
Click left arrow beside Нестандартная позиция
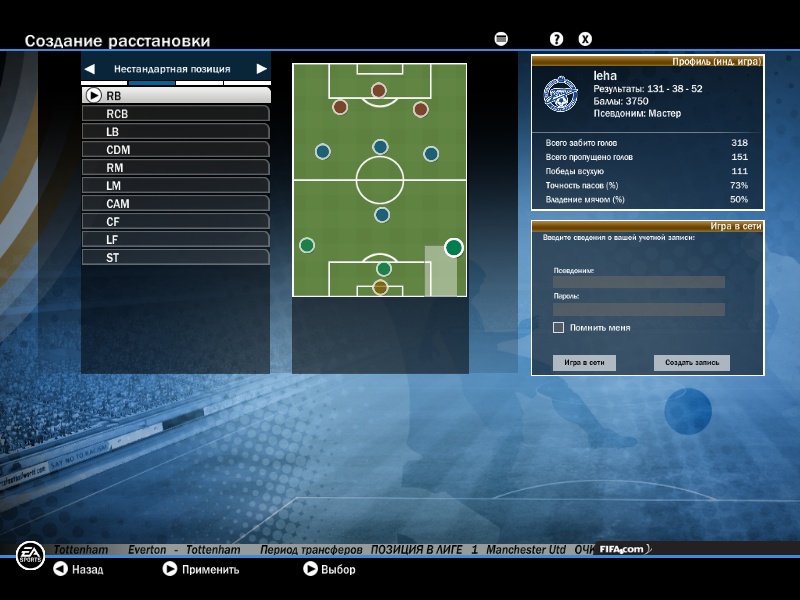tap(90, 69)
